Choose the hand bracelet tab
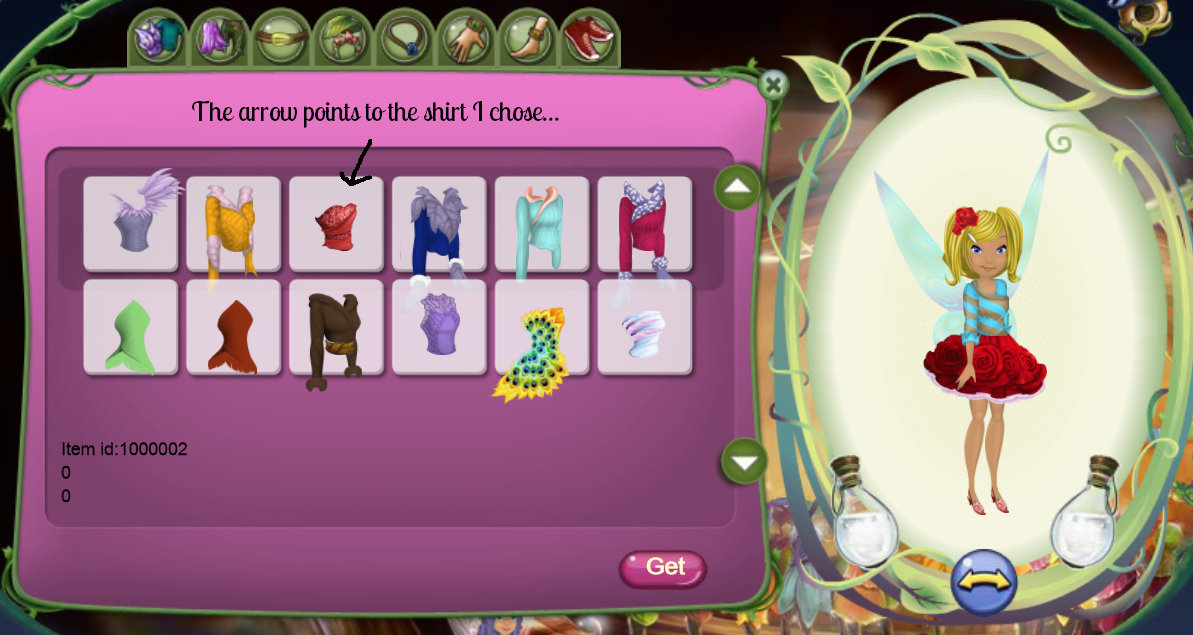 click(x=467, y=38)
